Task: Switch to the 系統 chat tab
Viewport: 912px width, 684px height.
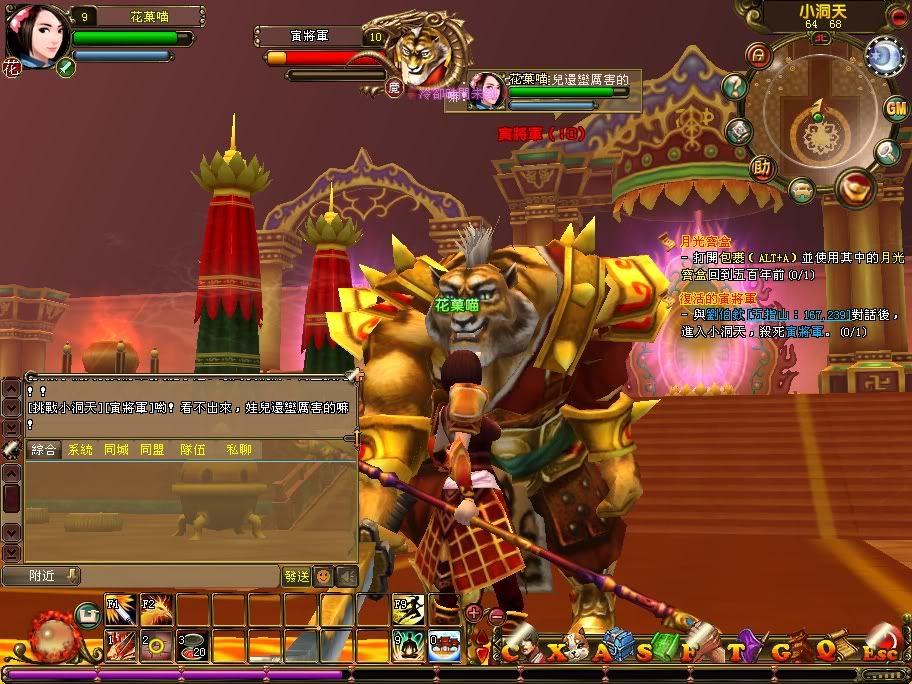Action: tap(80, 450)
